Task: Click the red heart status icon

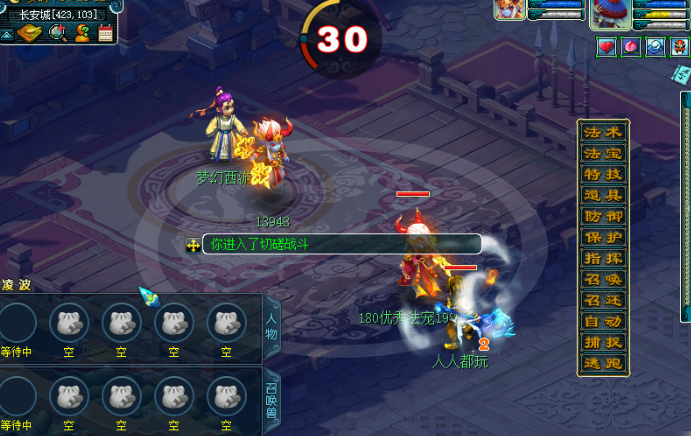Action: tap(607, 47)
